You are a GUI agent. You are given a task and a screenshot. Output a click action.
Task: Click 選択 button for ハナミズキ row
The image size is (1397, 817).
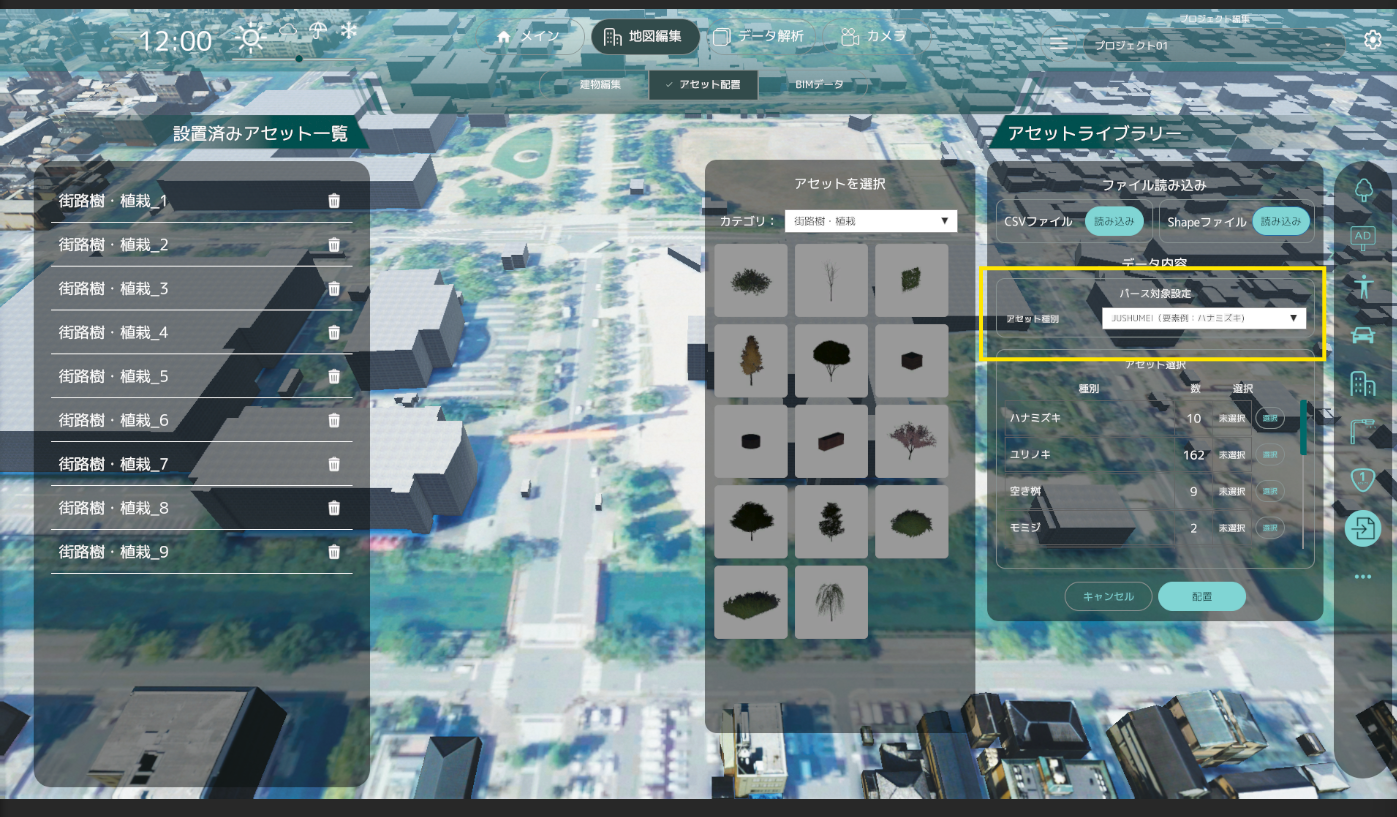coord(1270,418)
